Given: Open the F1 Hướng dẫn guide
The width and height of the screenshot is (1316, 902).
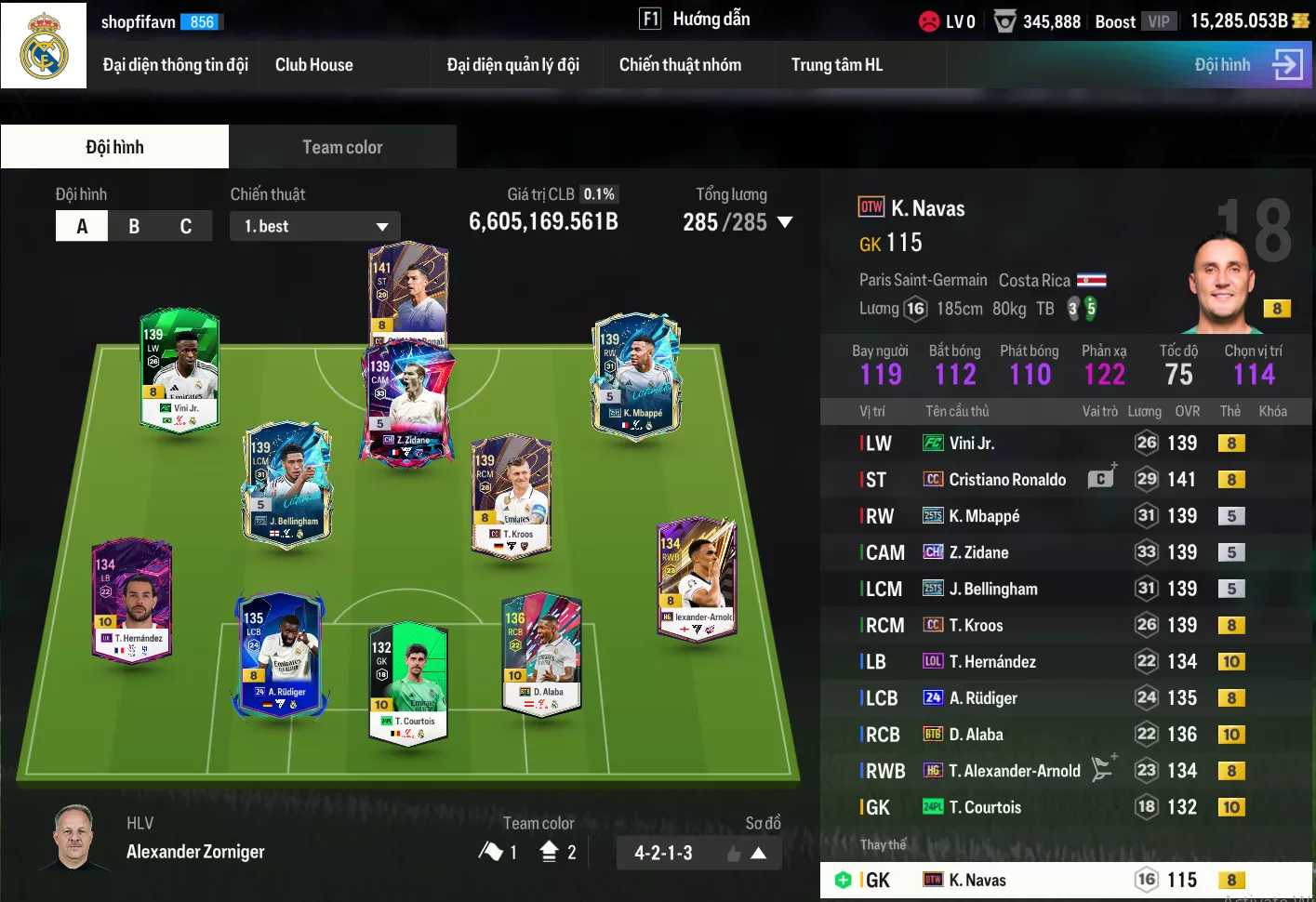Looking at the screenshot, I should (x=695, y=20).
